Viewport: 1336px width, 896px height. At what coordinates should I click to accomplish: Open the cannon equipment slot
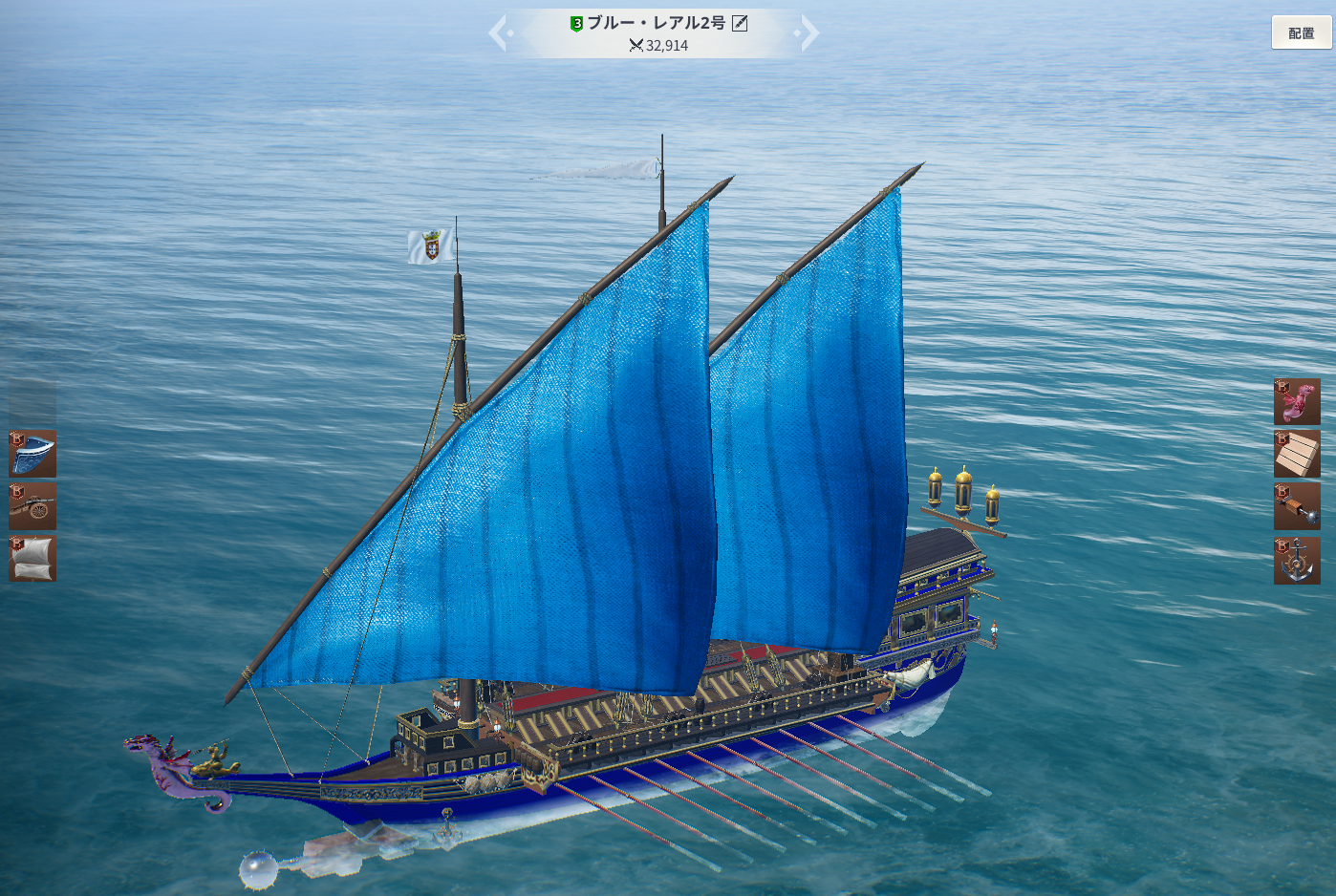coord(33,506)
